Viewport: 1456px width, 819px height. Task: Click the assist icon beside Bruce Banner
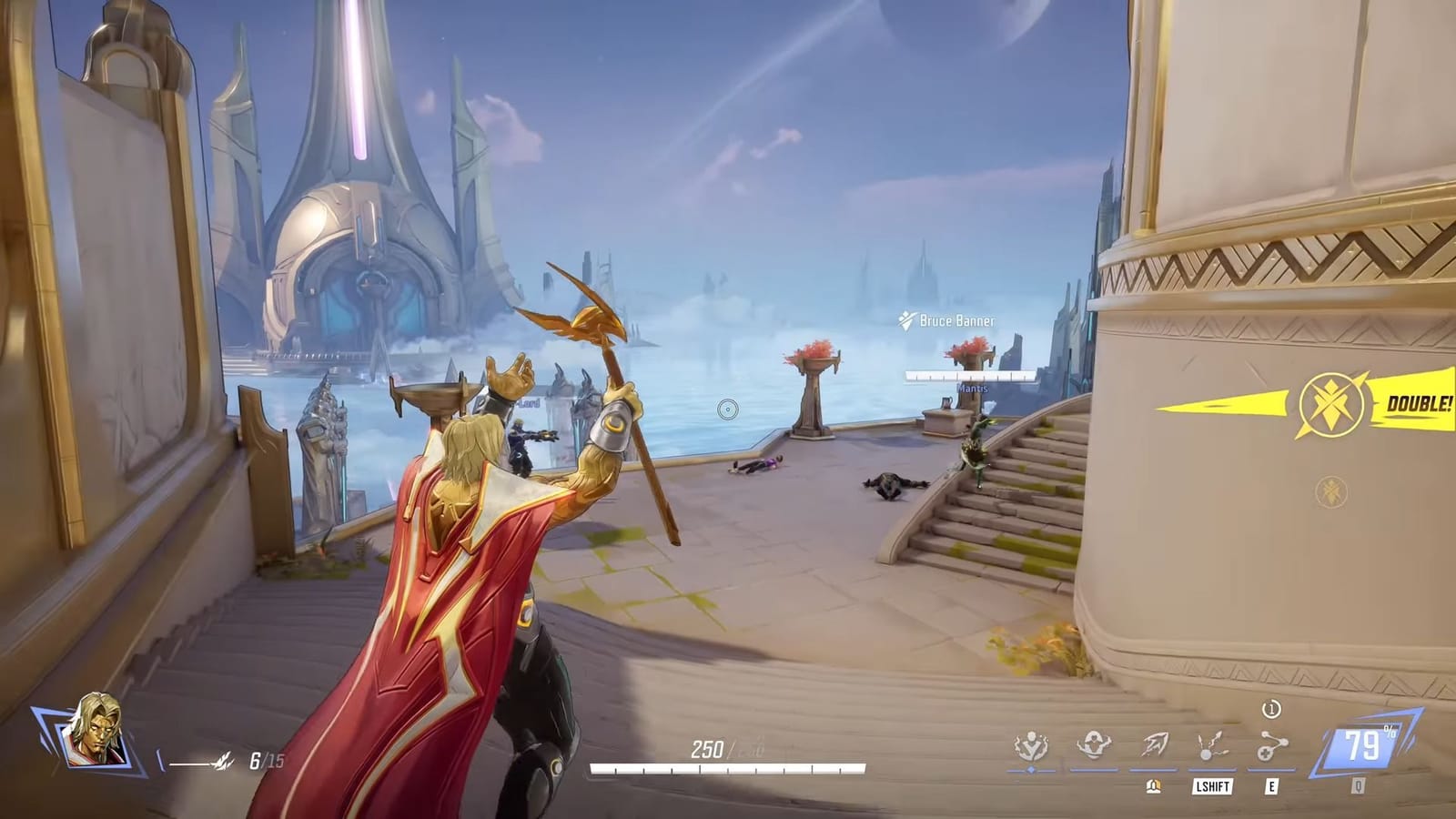[905, 320]
